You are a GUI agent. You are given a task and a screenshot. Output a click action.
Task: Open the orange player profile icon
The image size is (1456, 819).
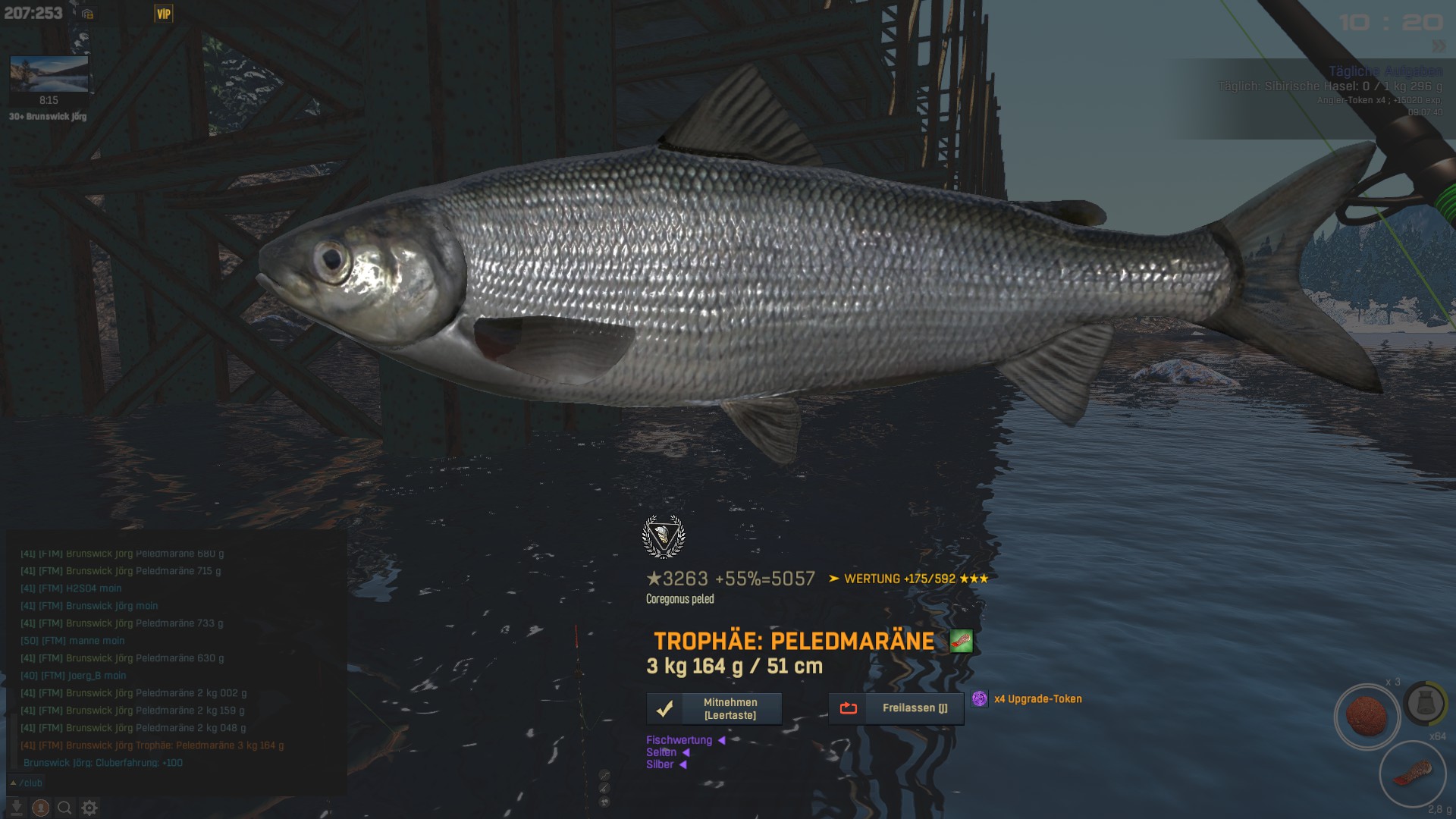pos(41,808)
